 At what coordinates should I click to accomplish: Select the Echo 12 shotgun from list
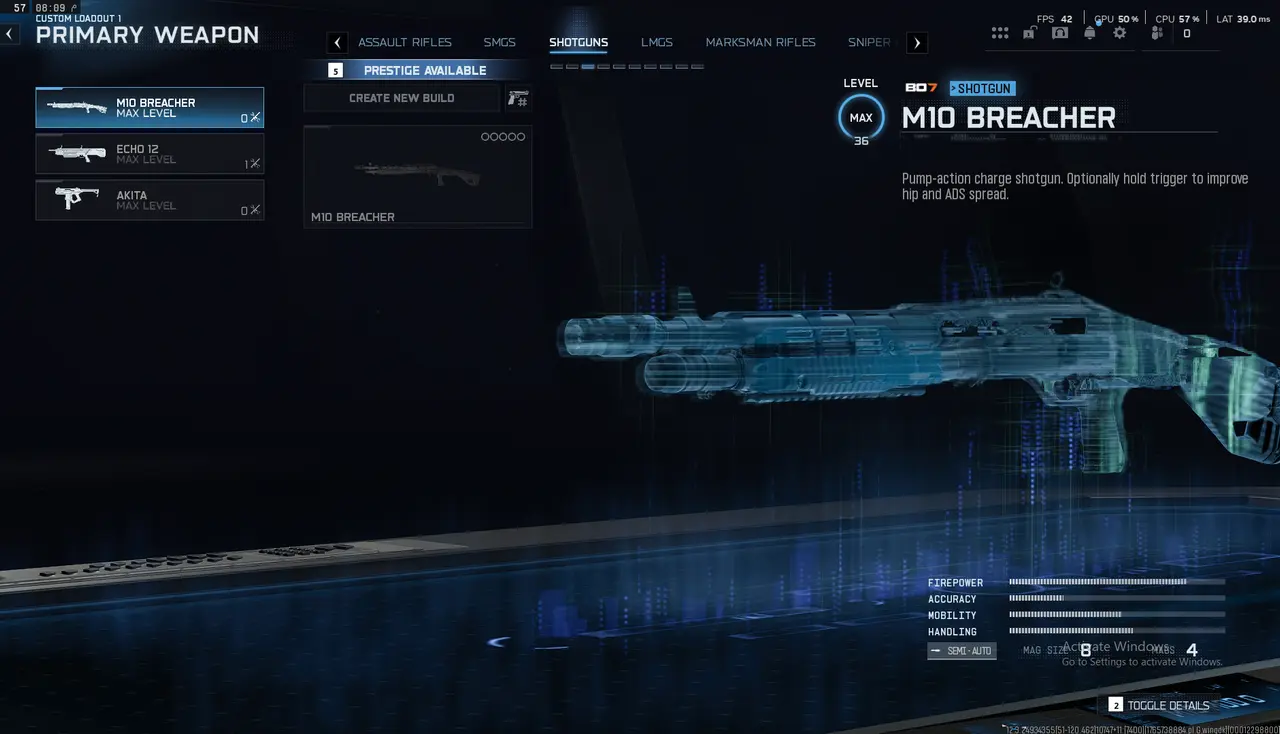point(149,154)
